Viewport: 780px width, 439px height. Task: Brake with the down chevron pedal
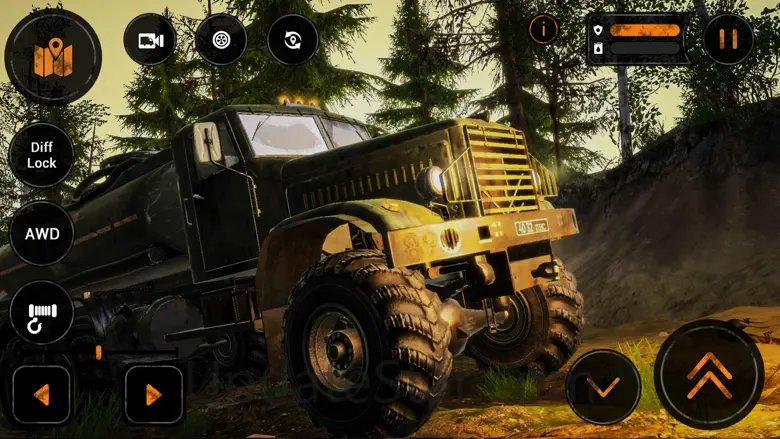(603, 386)
